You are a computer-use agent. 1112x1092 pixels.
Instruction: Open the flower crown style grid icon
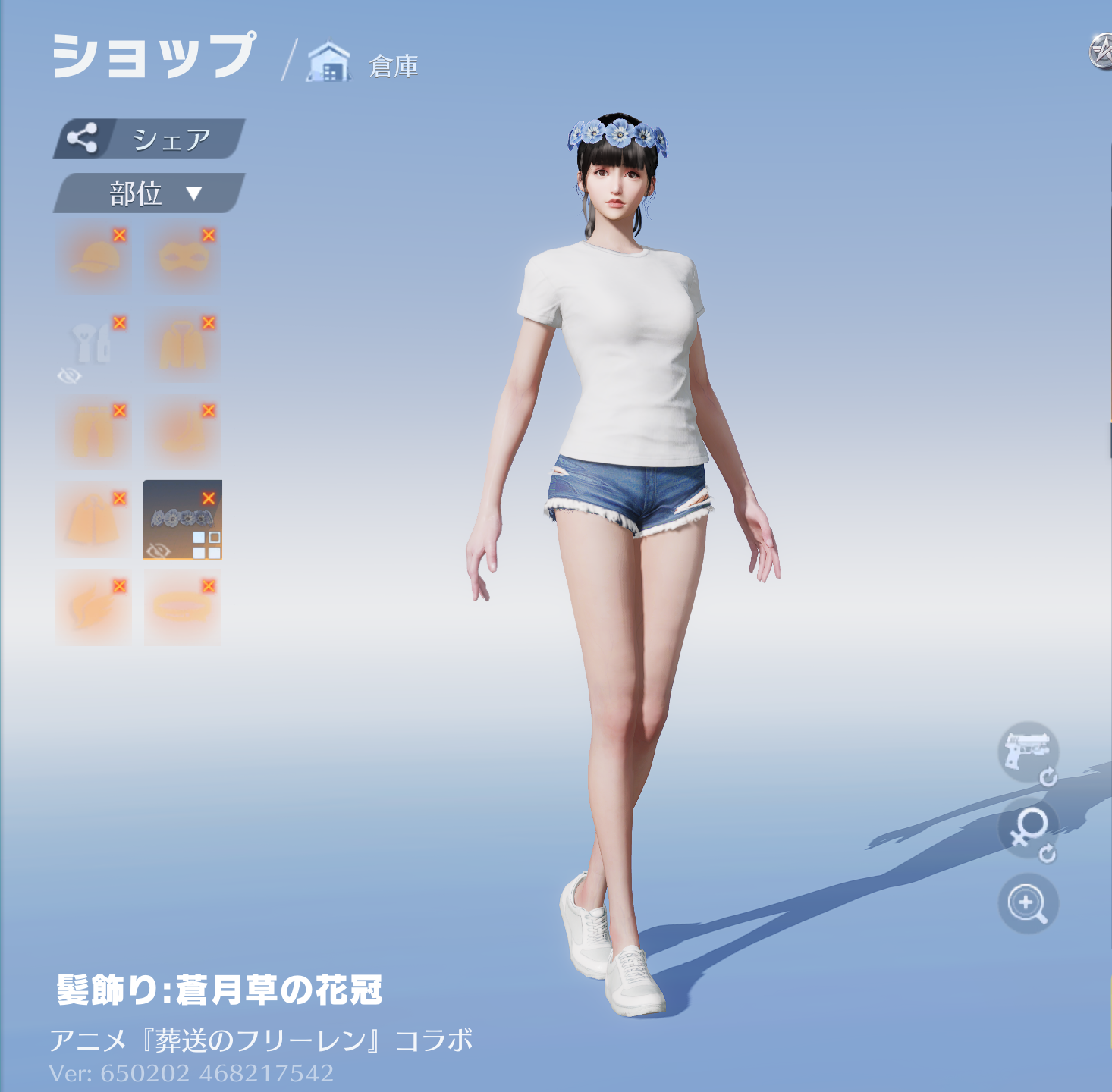(x=206, y=545)
